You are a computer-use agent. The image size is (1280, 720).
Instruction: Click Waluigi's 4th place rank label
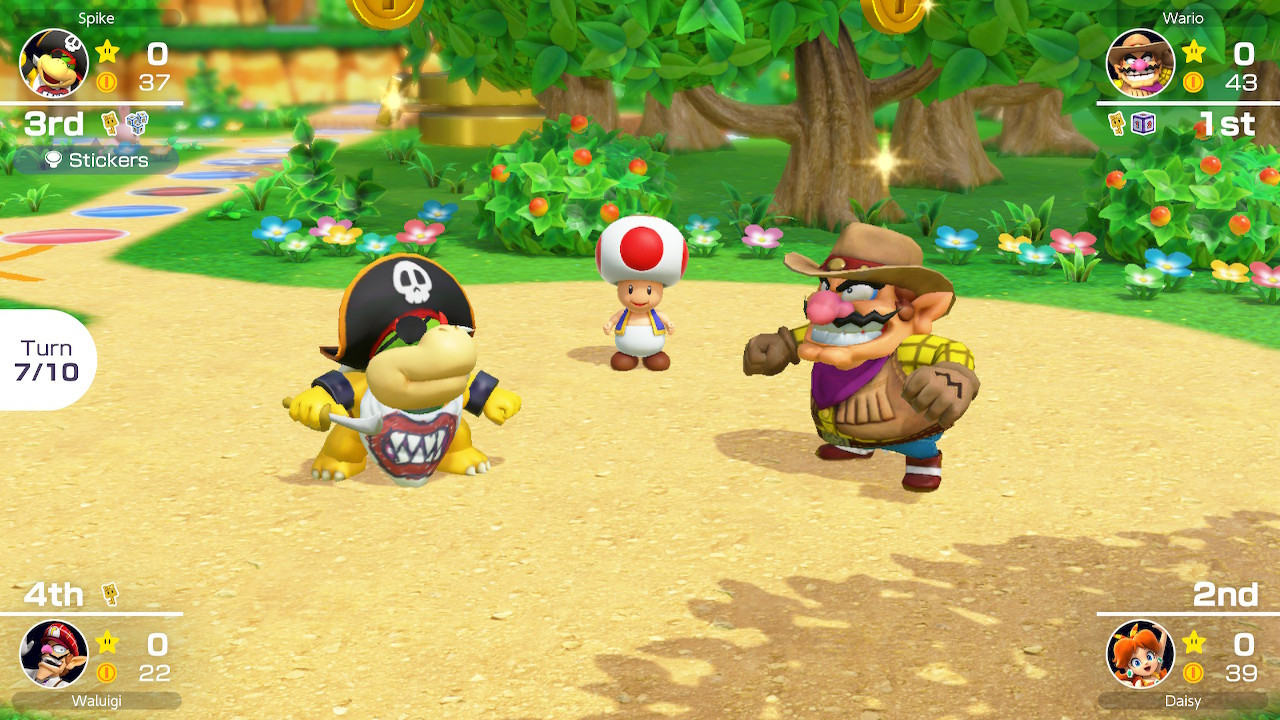55,594
